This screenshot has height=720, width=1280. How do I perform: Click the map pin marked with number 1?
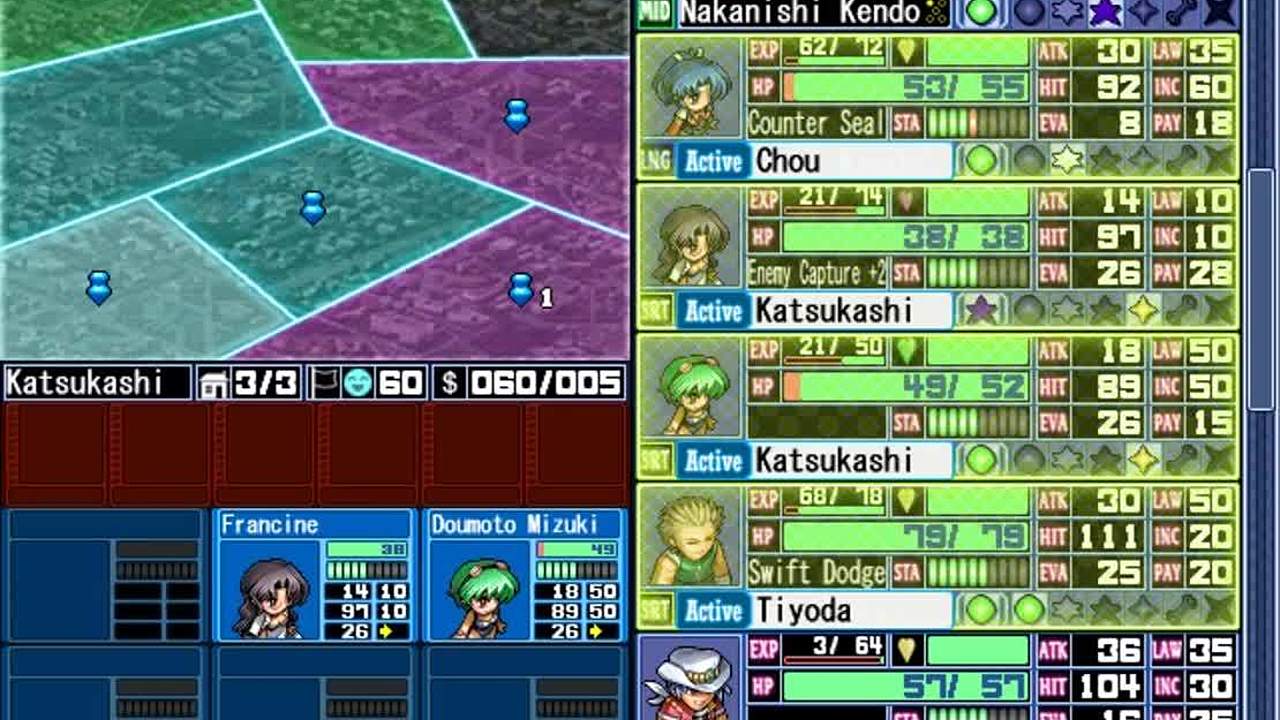(x=521, y=290)
